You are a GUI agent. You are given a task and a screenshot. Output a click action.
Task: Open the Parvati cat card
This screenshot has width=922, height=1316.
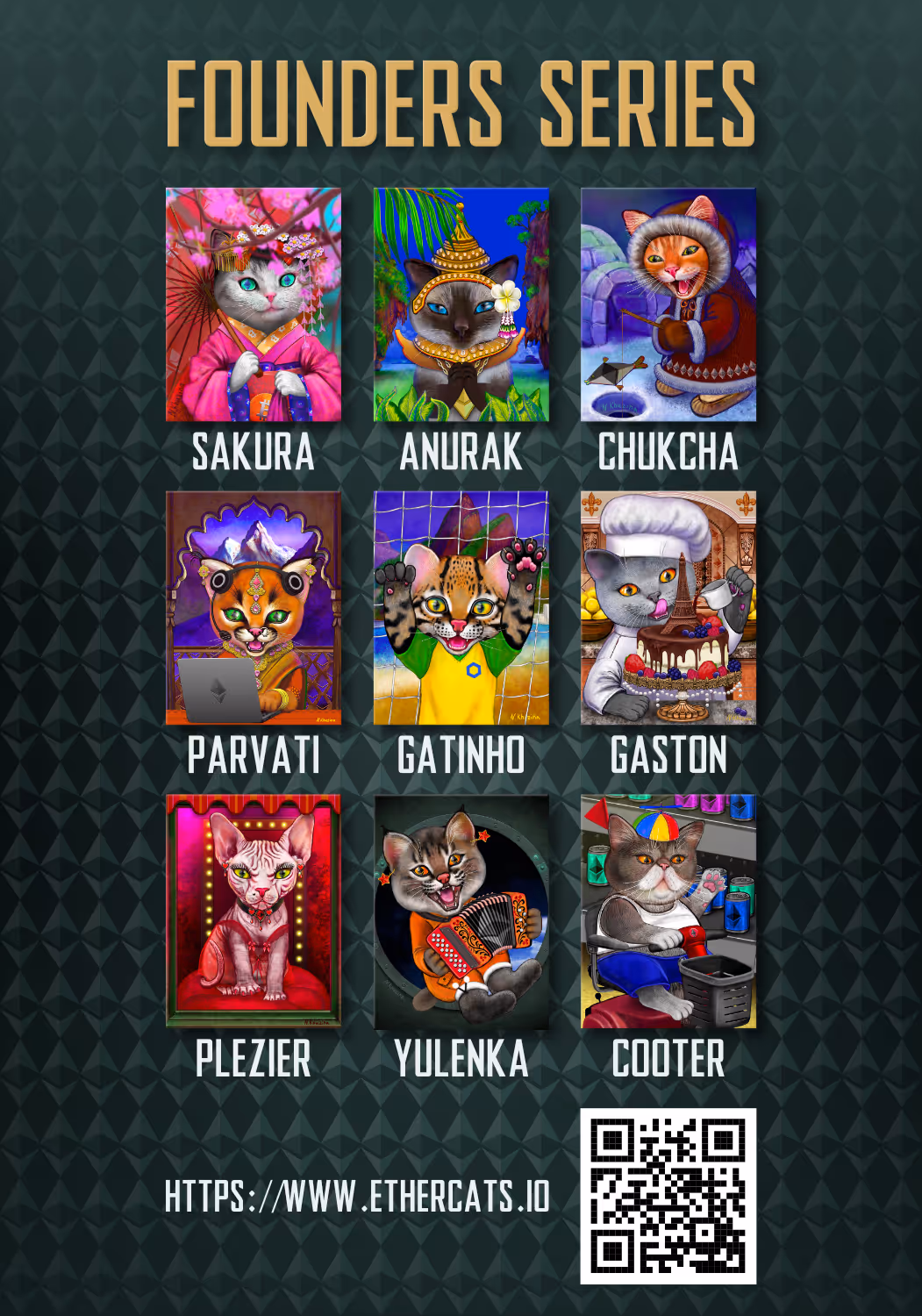[254, 608]
